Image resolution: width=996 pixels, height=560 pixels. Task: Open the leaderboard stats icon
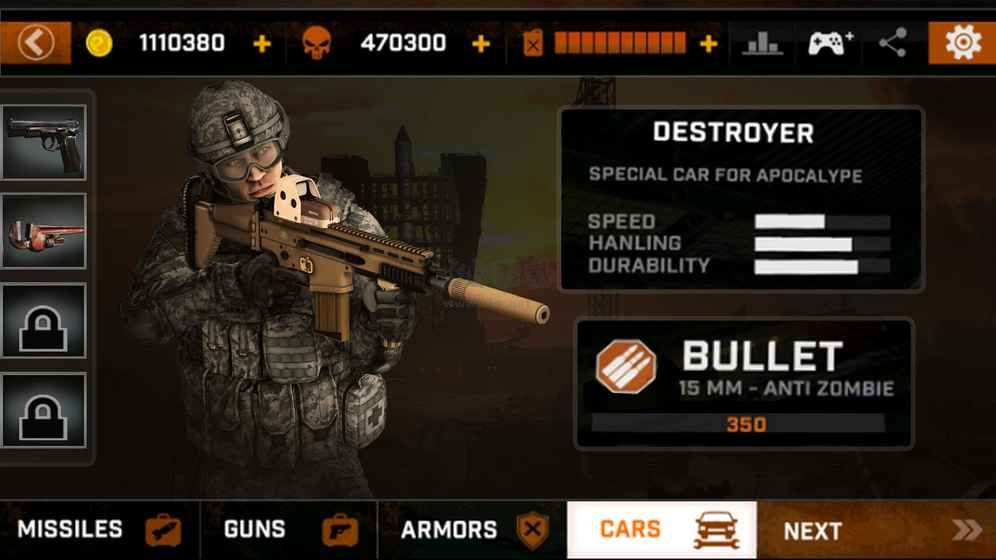click(x=763, y=44)
